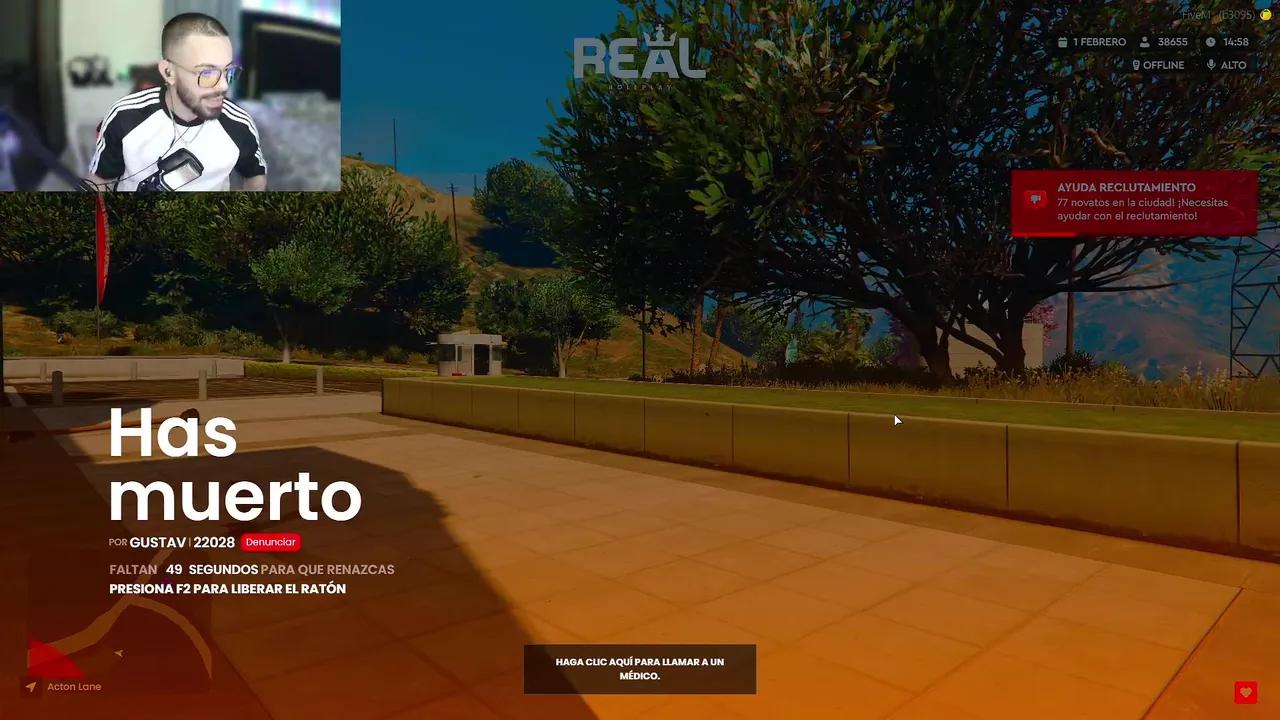
Task: Click the walkie-talkie icon beside OFFLINE
Action: pyautogui.click(x=1135, y=64)
